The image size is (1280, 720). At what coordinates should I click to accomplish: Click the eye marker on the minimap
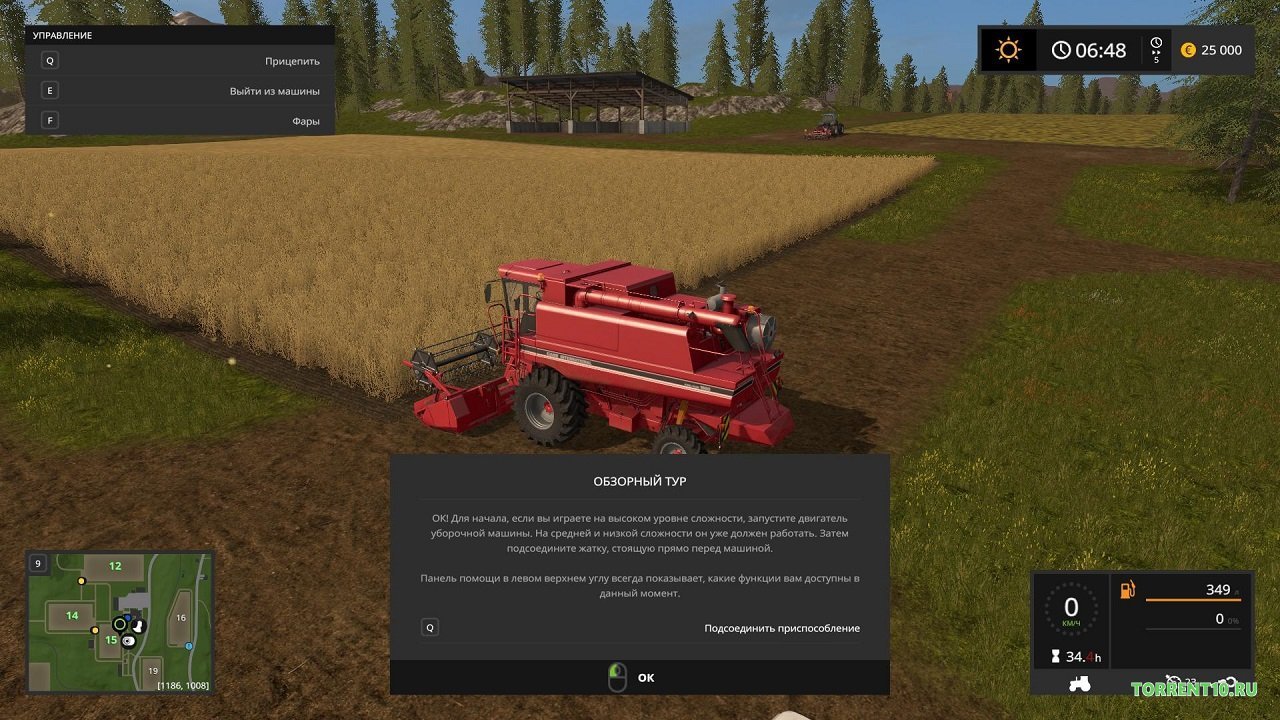click(128, 641)
